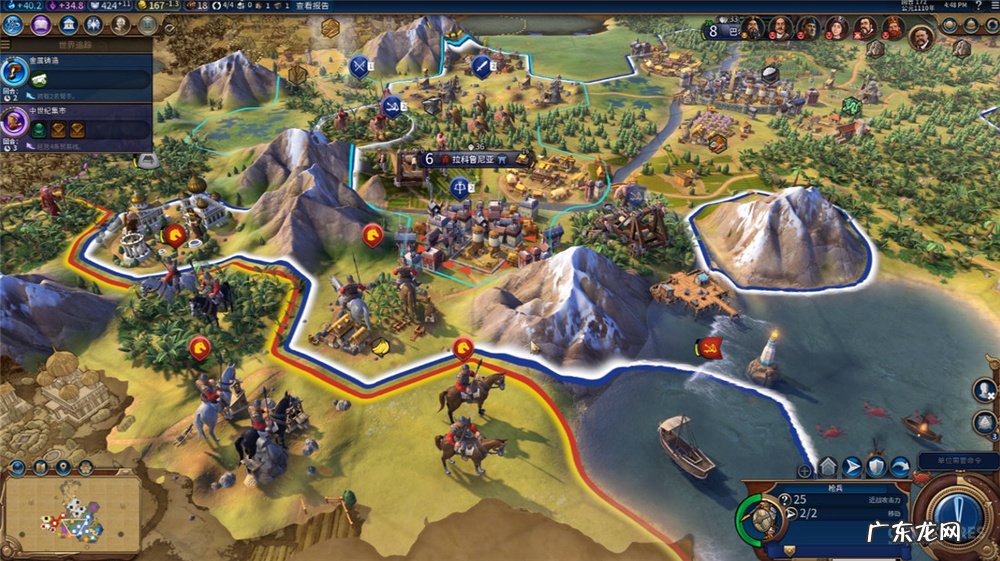This screenshot has width=1000, height=561.
Task: Select the skip turn curved arrow command
Action: (x=900, y=467)
